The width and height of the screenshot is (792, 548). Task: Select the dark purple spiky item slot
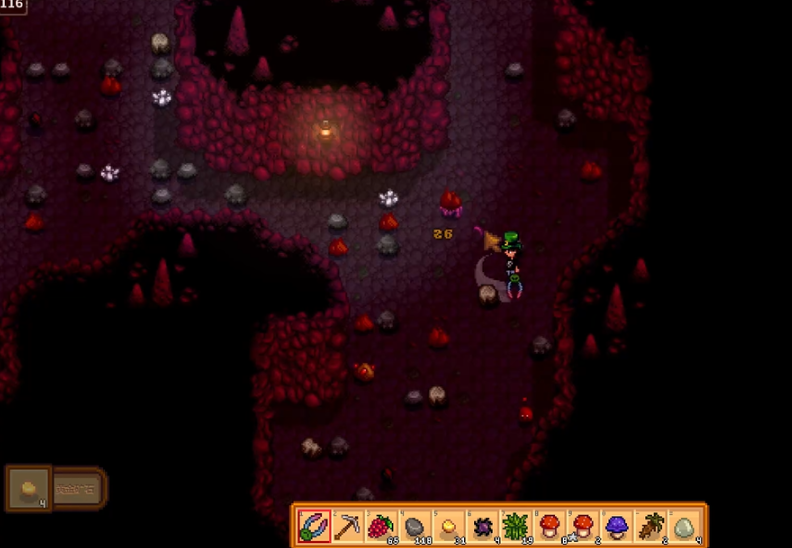483,525
